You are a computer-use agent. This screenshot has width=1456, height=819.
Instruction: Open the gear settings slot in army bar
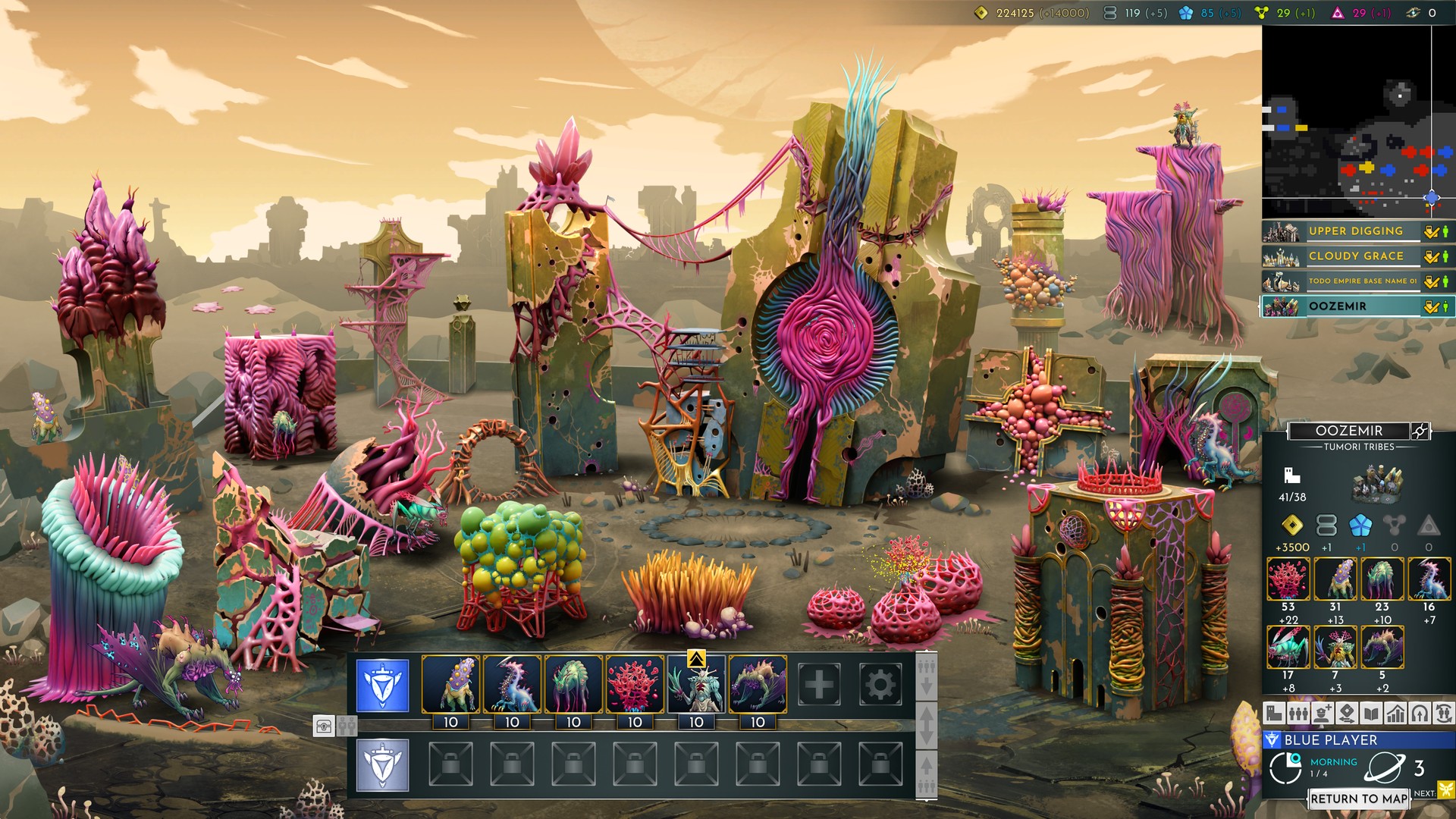point(880,685)
